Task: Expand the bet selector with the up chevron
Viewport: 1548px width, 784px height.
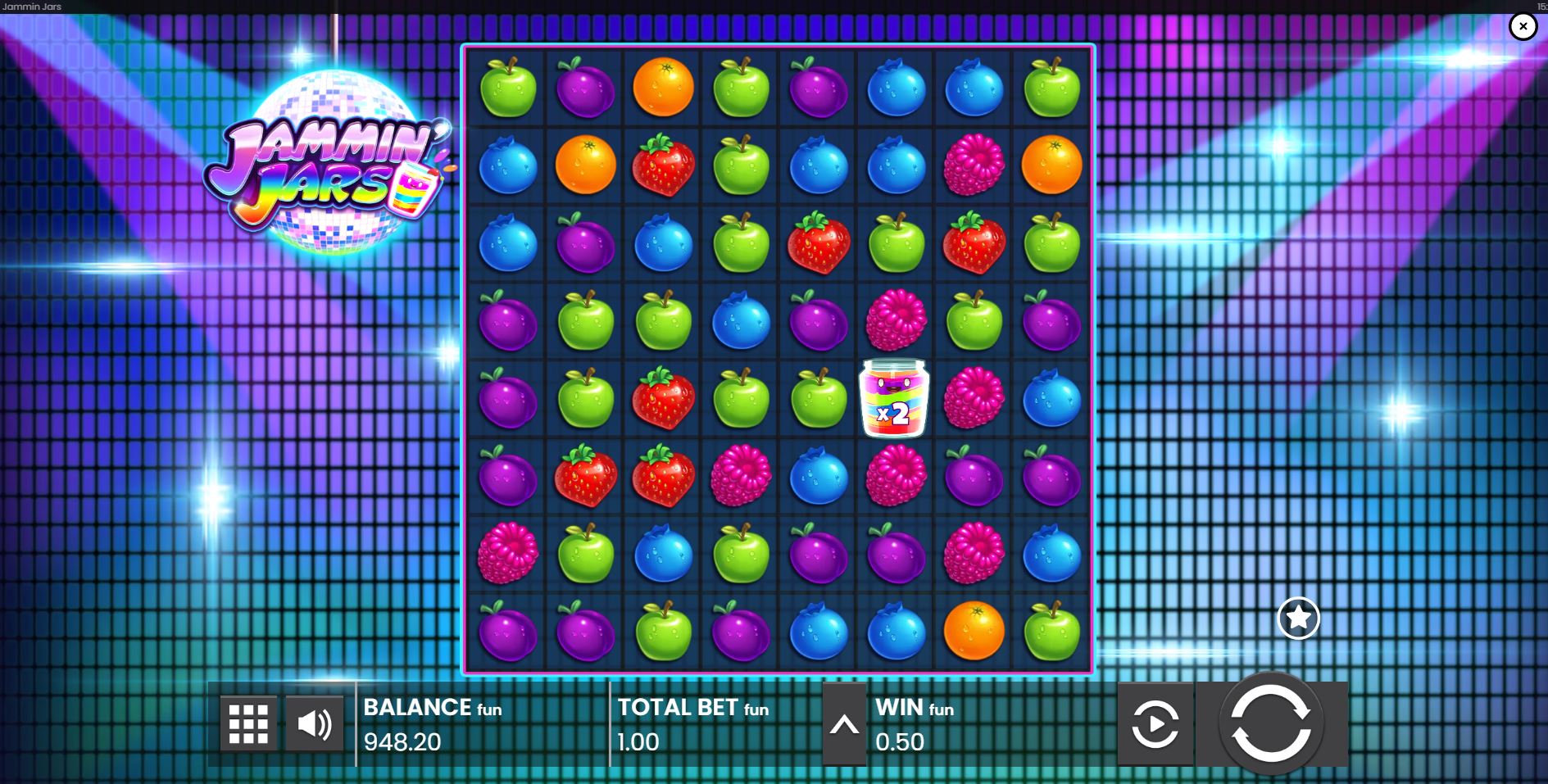Action: 843,723
